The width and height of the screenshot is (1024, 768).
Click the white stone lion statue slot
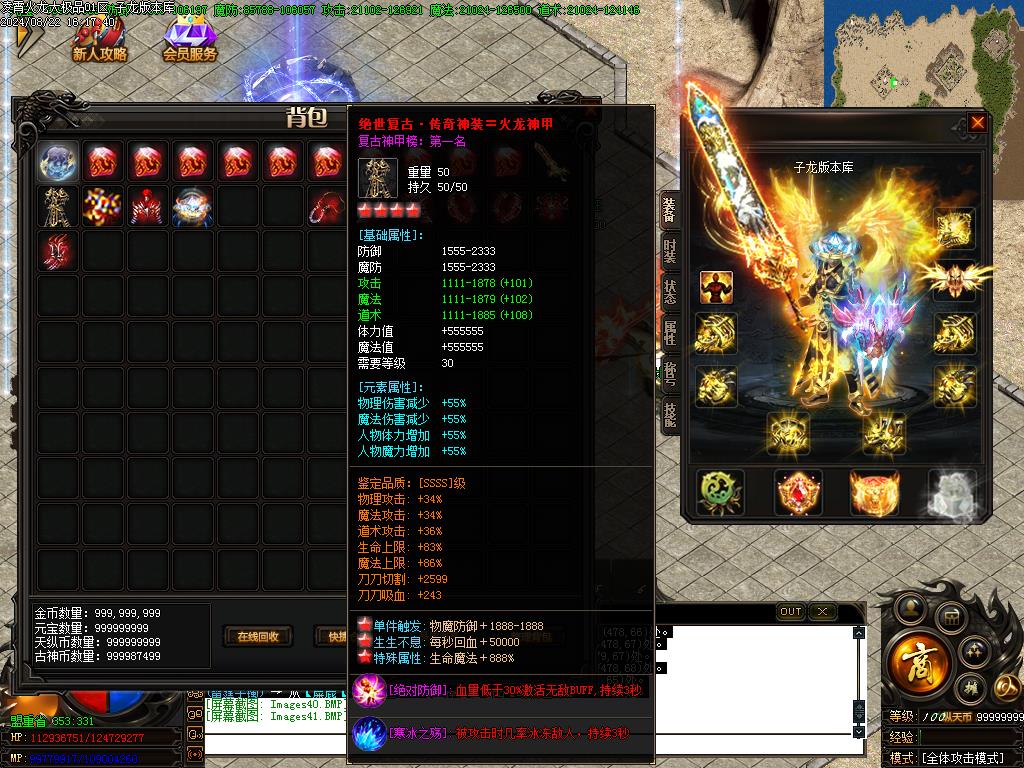tap(951, 493)
